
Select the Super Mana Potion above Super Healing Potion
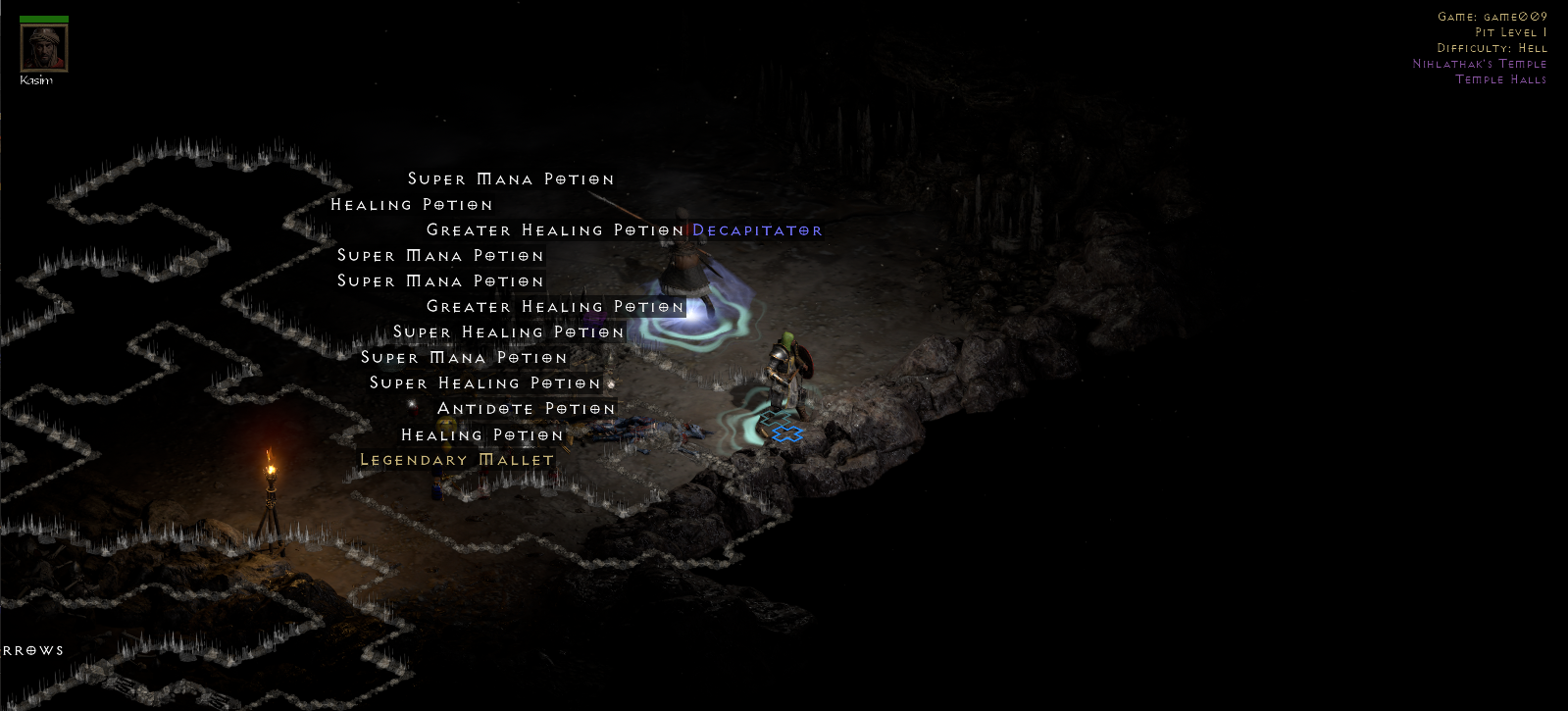click(x=463, y=358)
